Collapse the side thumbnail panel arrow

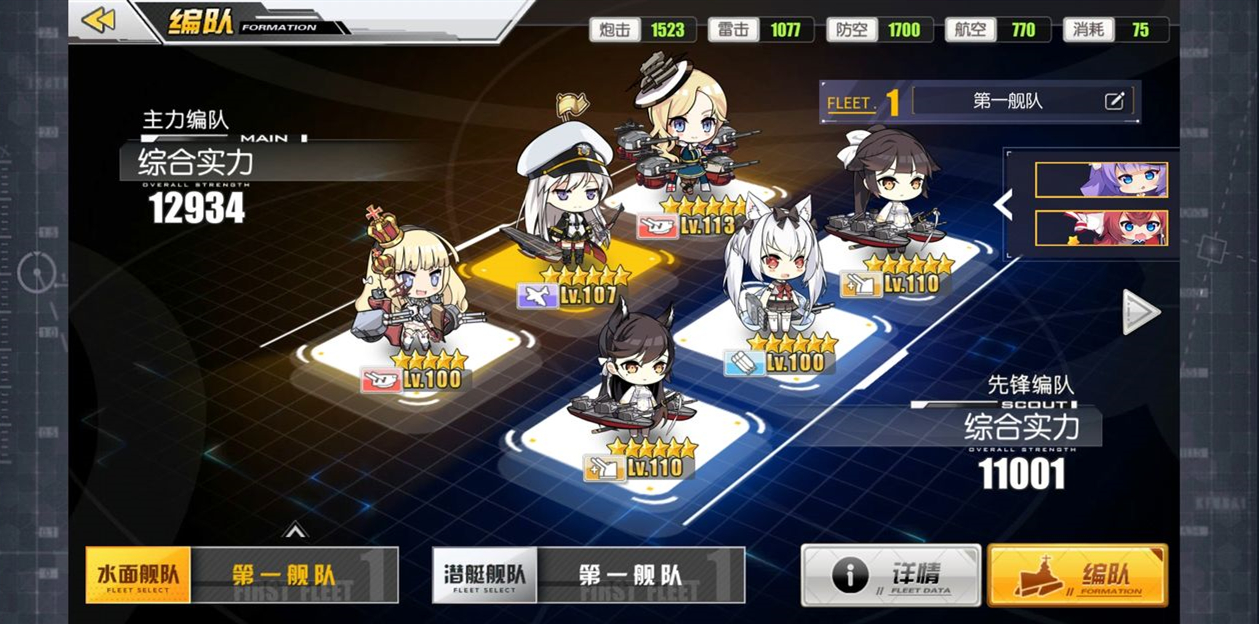pos(1003,204)
